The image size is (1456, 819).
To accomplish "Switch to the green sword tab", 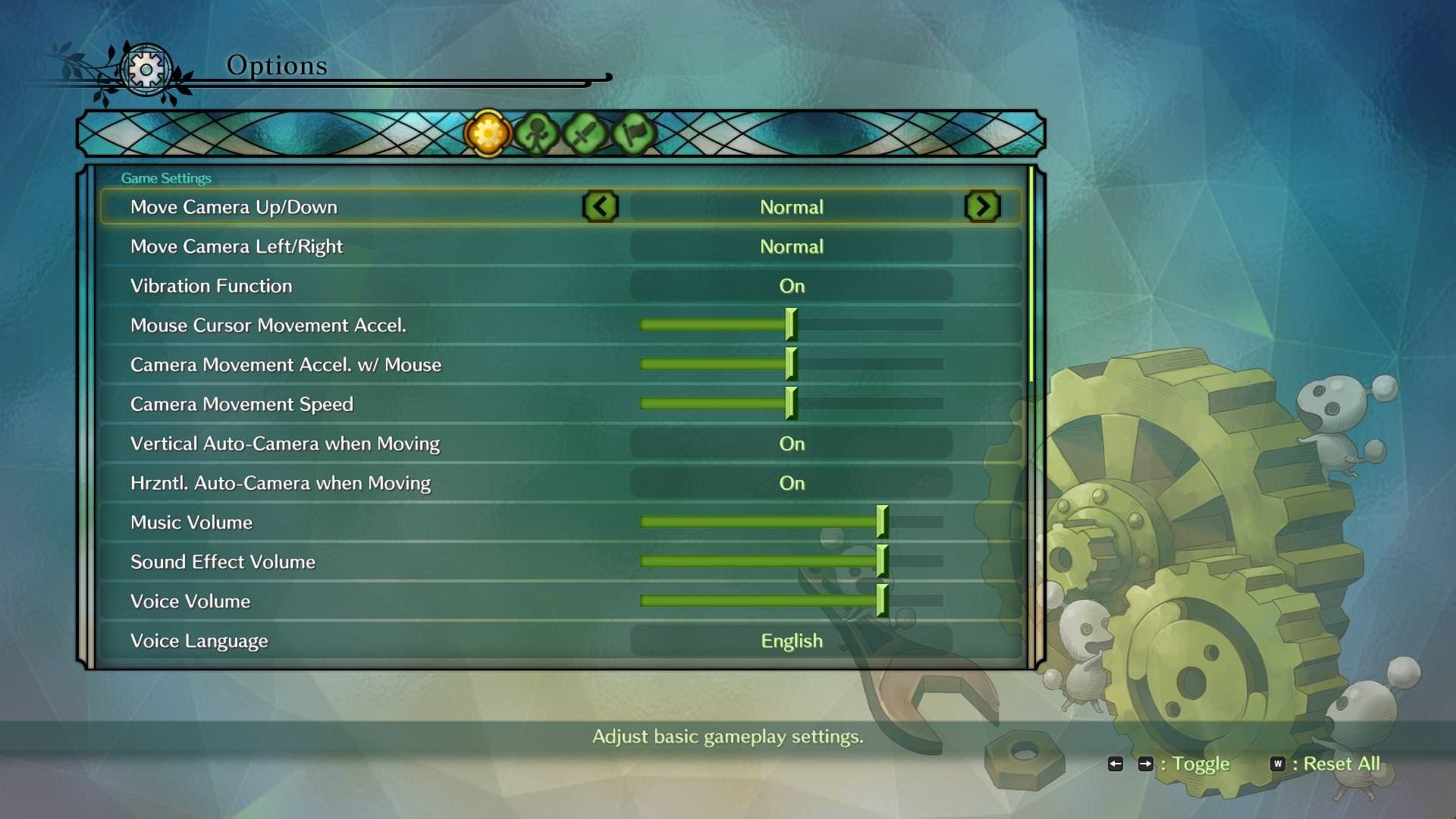I will (x=585, y=134).
